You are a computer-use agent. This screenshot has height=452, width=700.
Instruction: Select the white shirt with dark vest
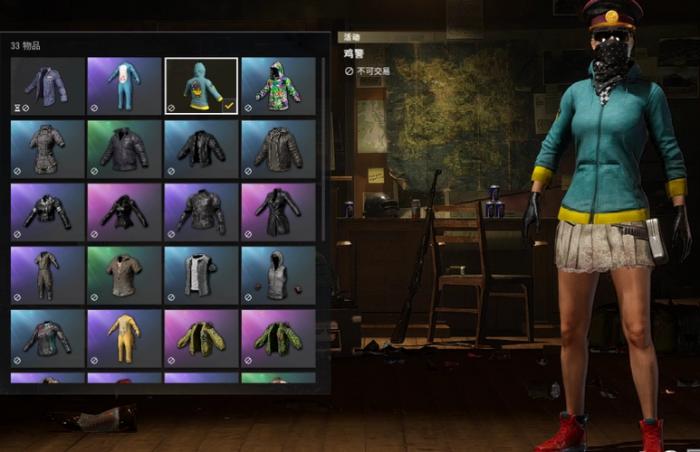[201, 275]
